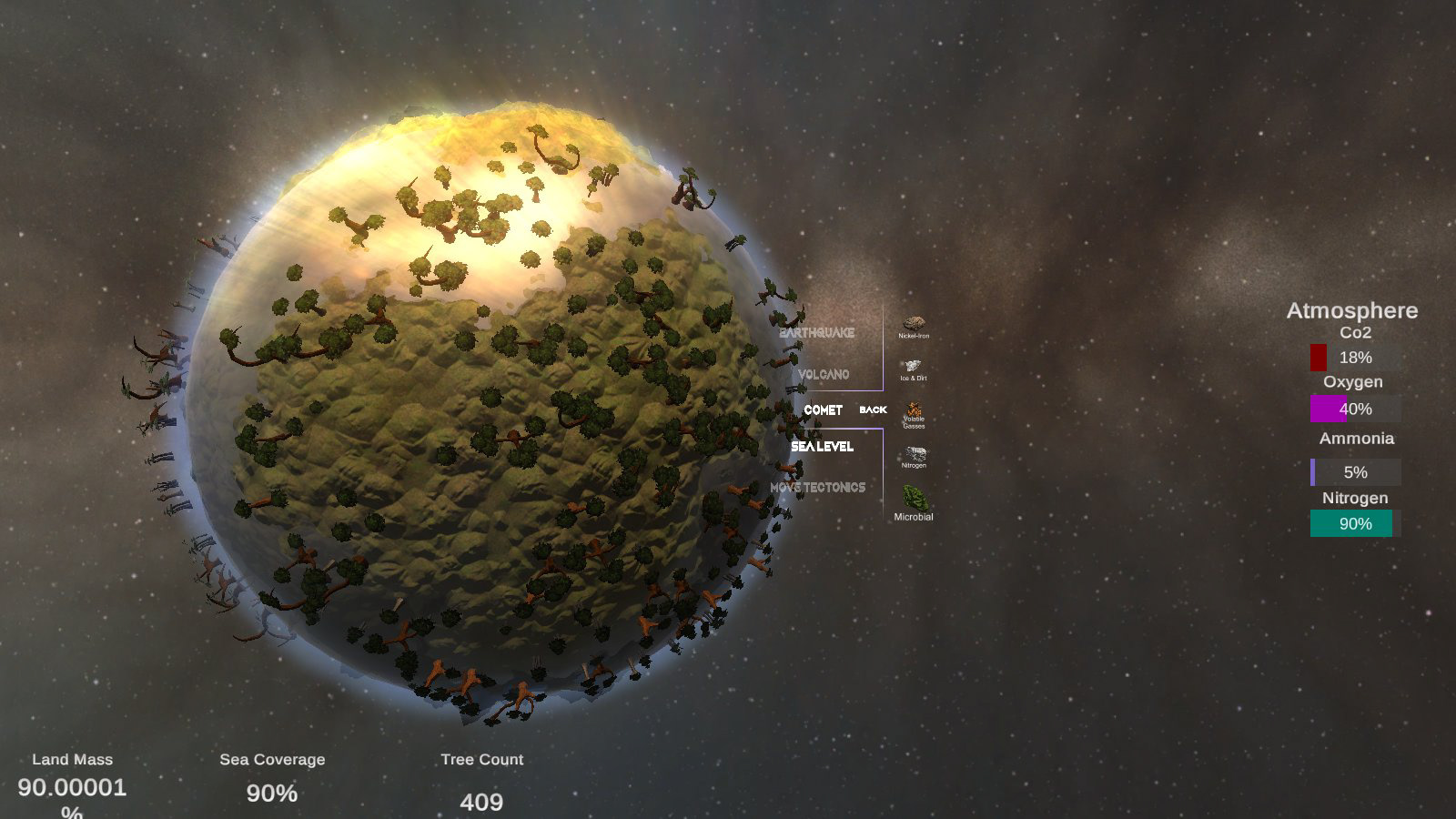Image resolution: width=1456 pixels, height=819 pixels.
Task: Choose the Nitrogen comet type
Action: (x=915, y=453)
